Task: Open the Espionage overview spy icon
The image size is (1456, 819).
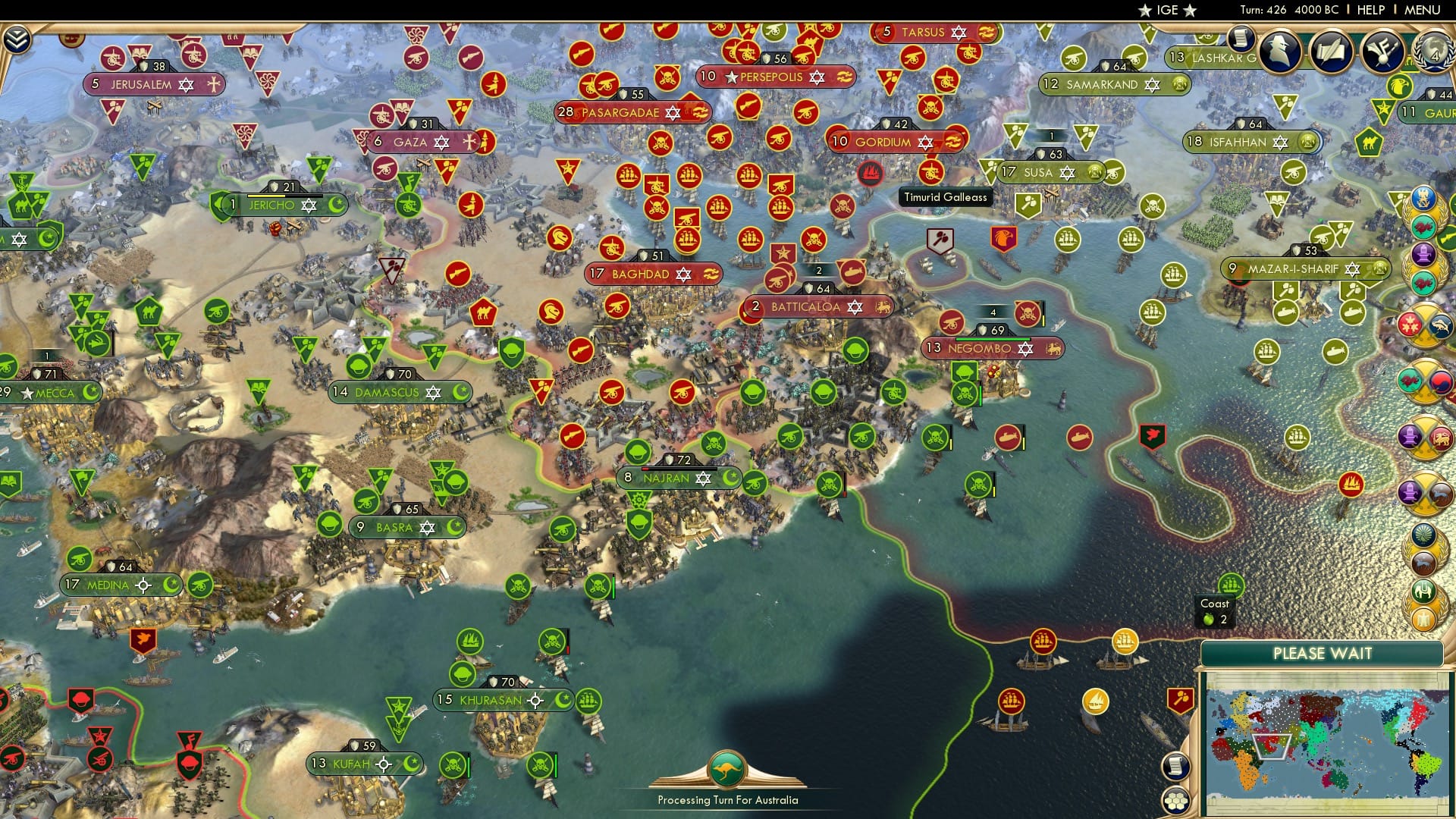Action: pyautogui.click(x=1279, y=50)
